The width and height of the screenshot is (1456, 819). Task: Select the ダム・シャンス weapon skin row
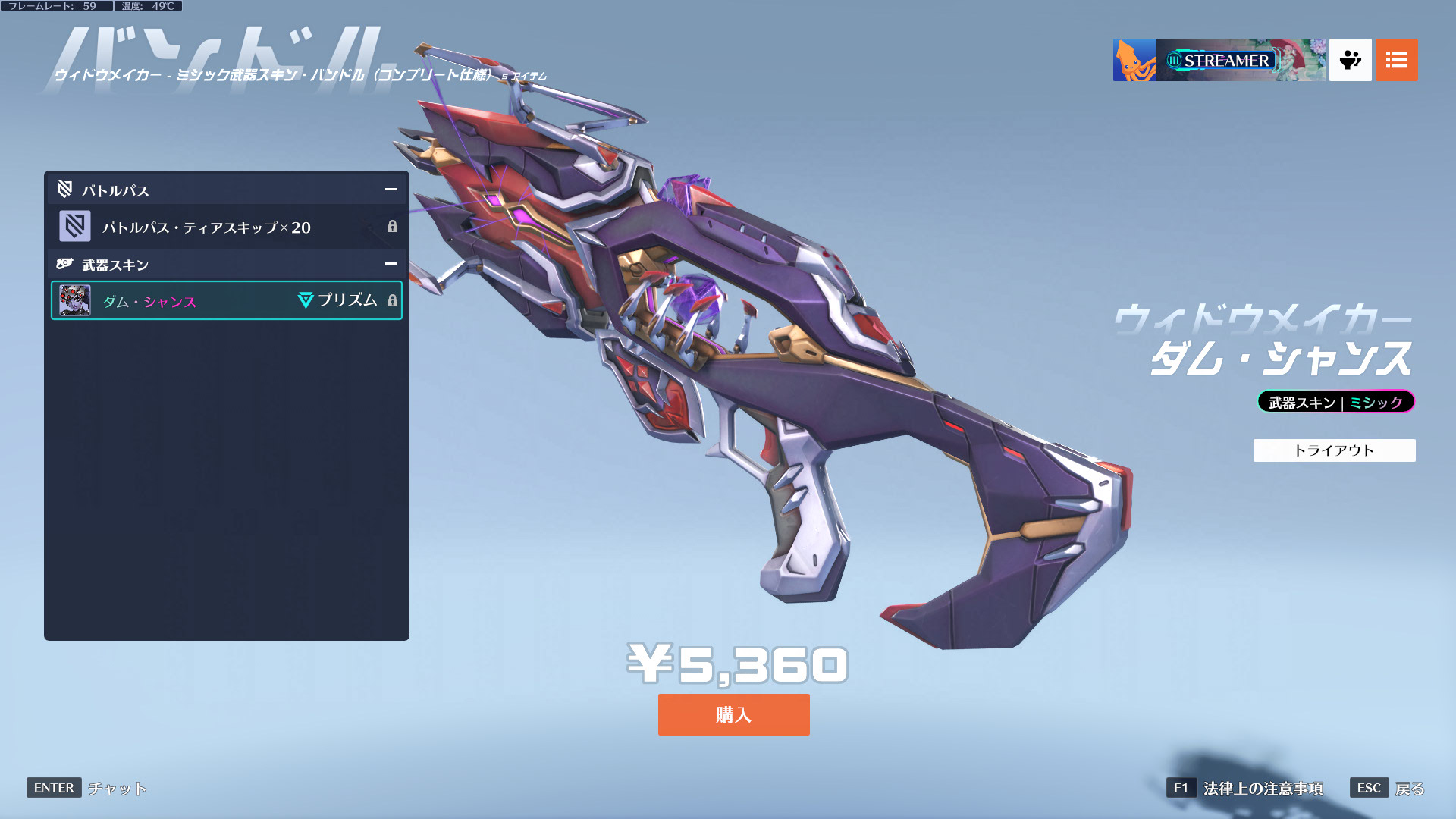tap(226, 301)
